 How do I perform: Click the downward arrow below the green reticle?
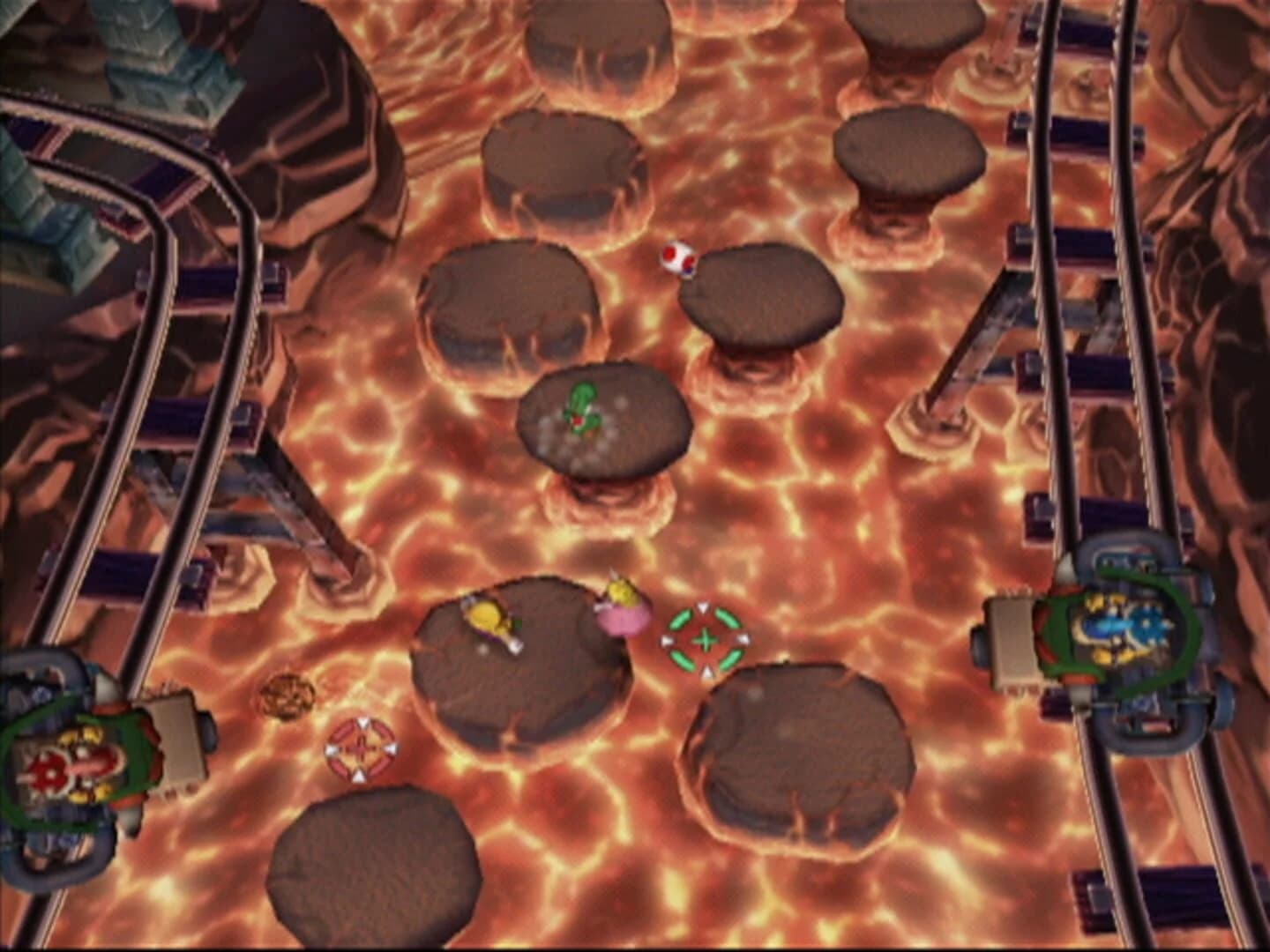(706, 671)
